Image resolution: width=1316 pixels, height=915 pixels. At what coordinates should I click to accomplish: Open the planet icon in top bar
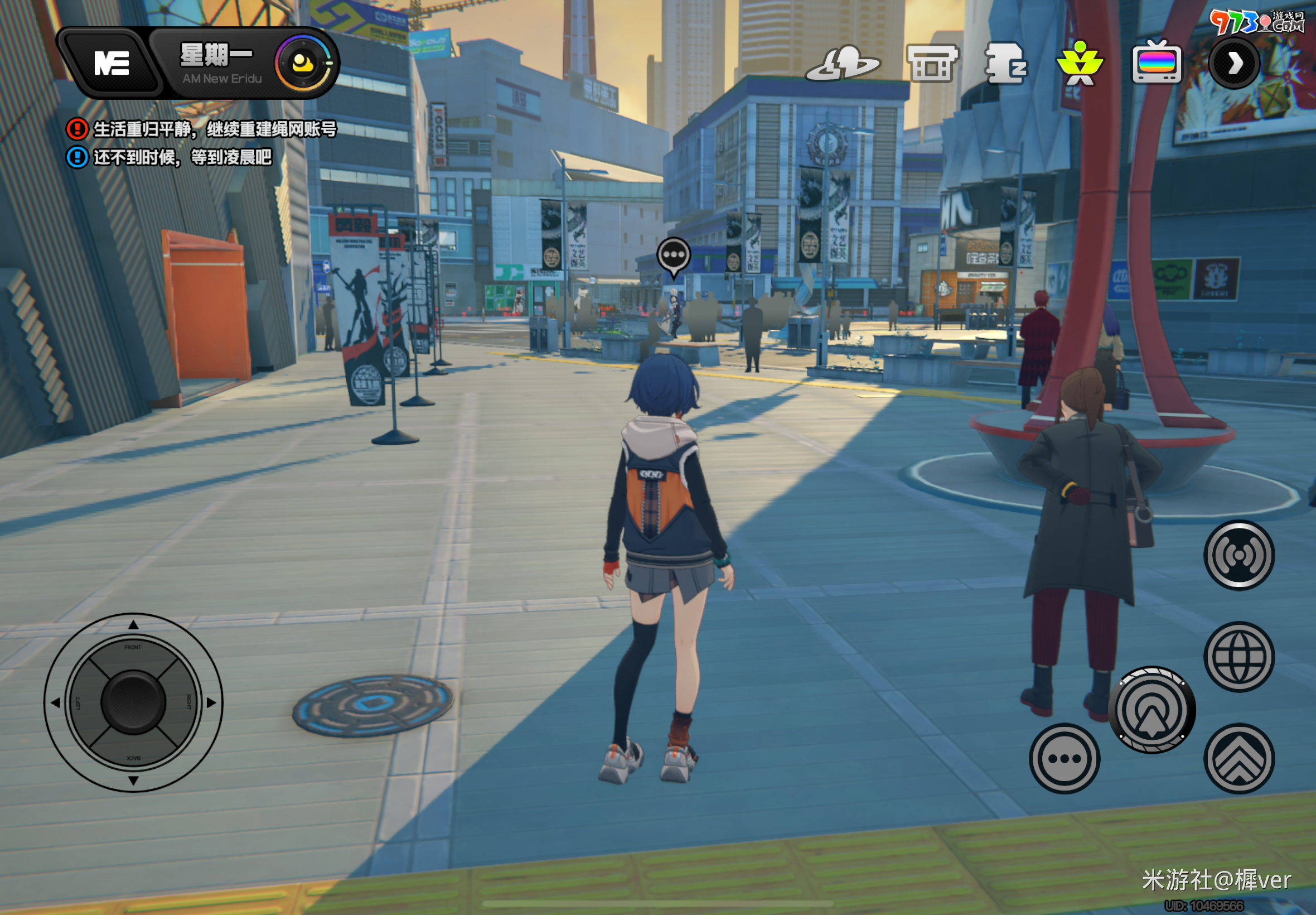point(842,64)
